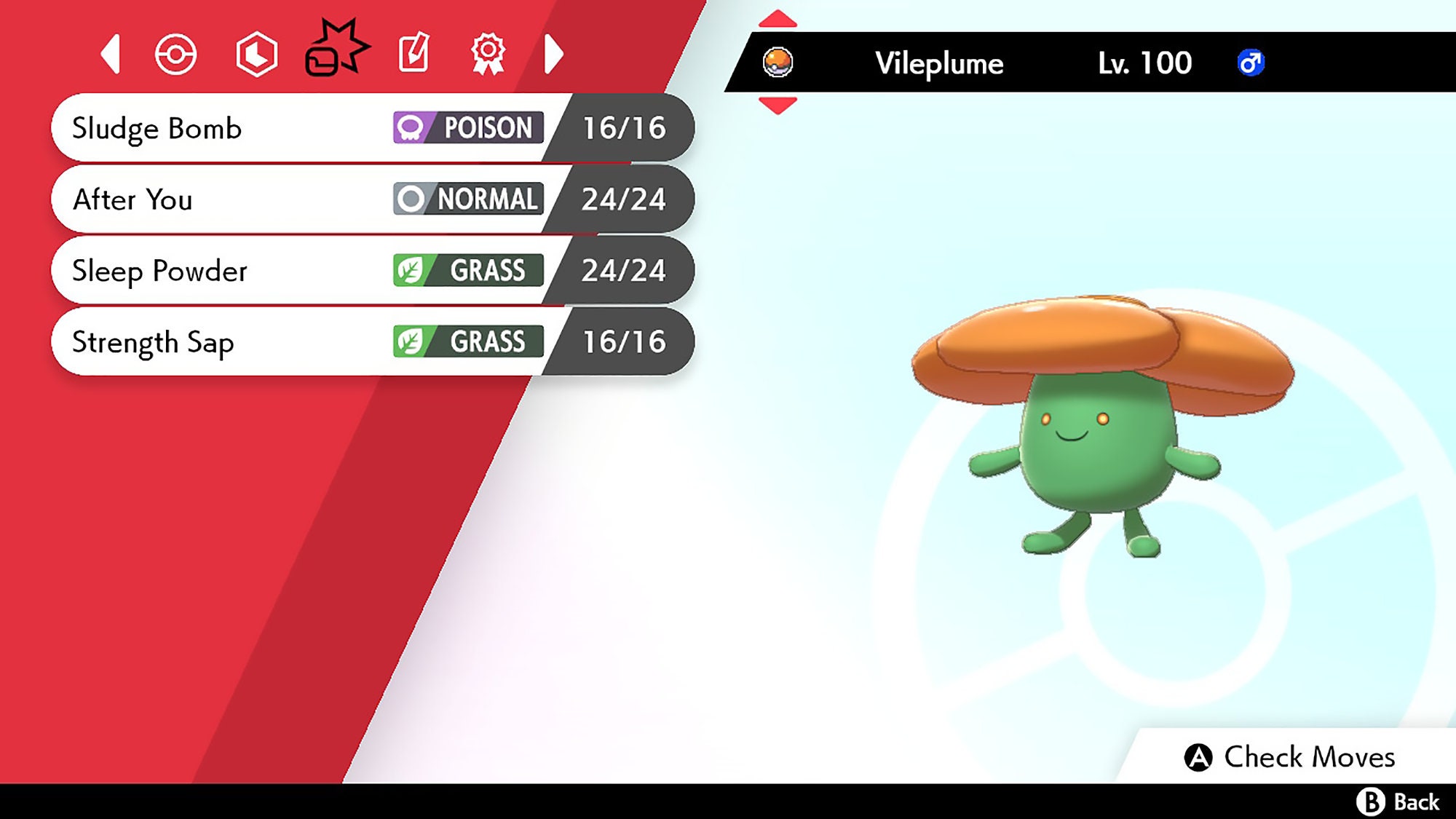The width and height of the screenshot is (1456, 819).
Task: Click the Poké Ball icon beside Vileplume
Action: [778, 63]
